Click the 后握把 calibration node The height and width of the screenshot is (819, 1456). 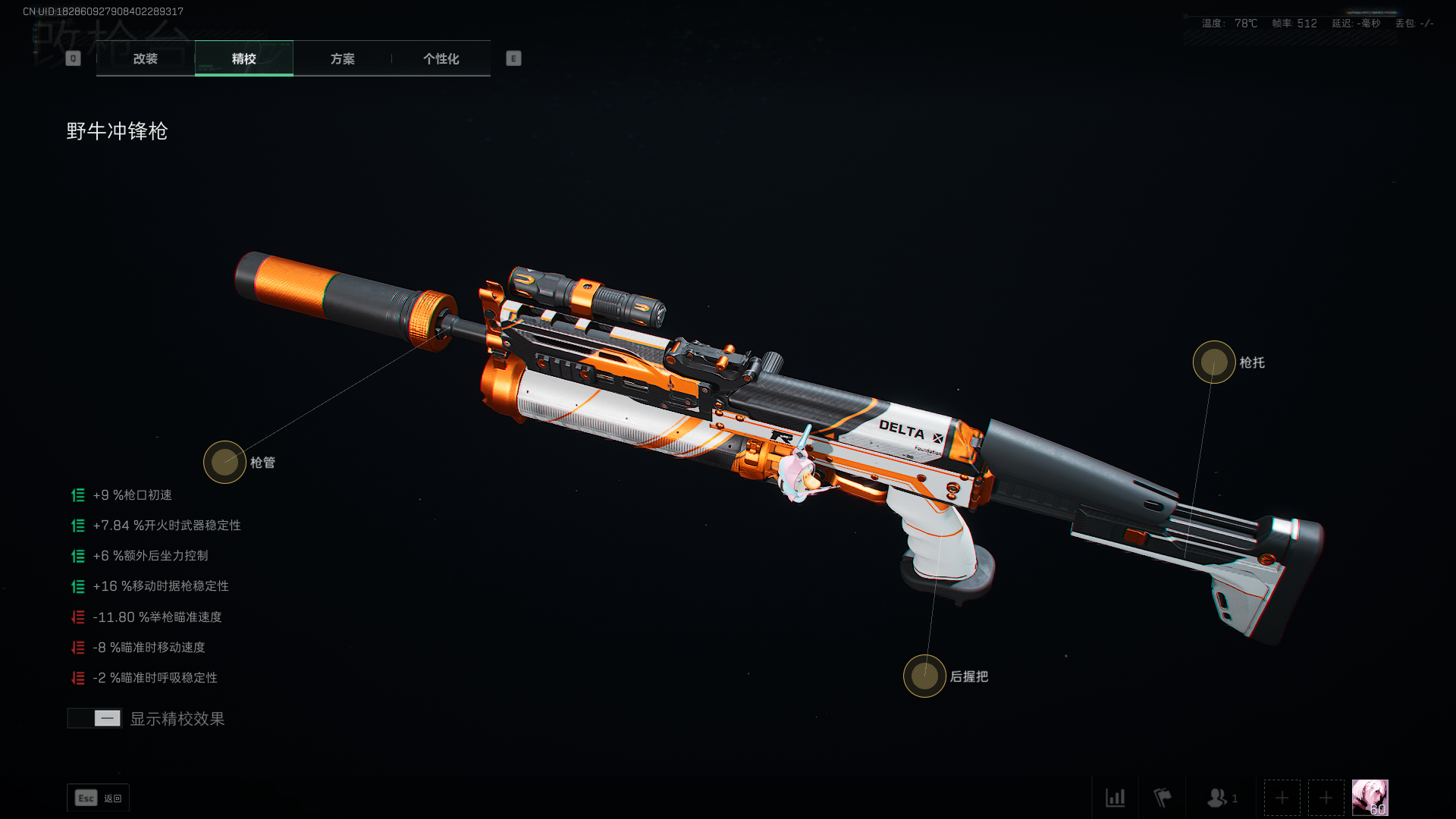[924, 676]
